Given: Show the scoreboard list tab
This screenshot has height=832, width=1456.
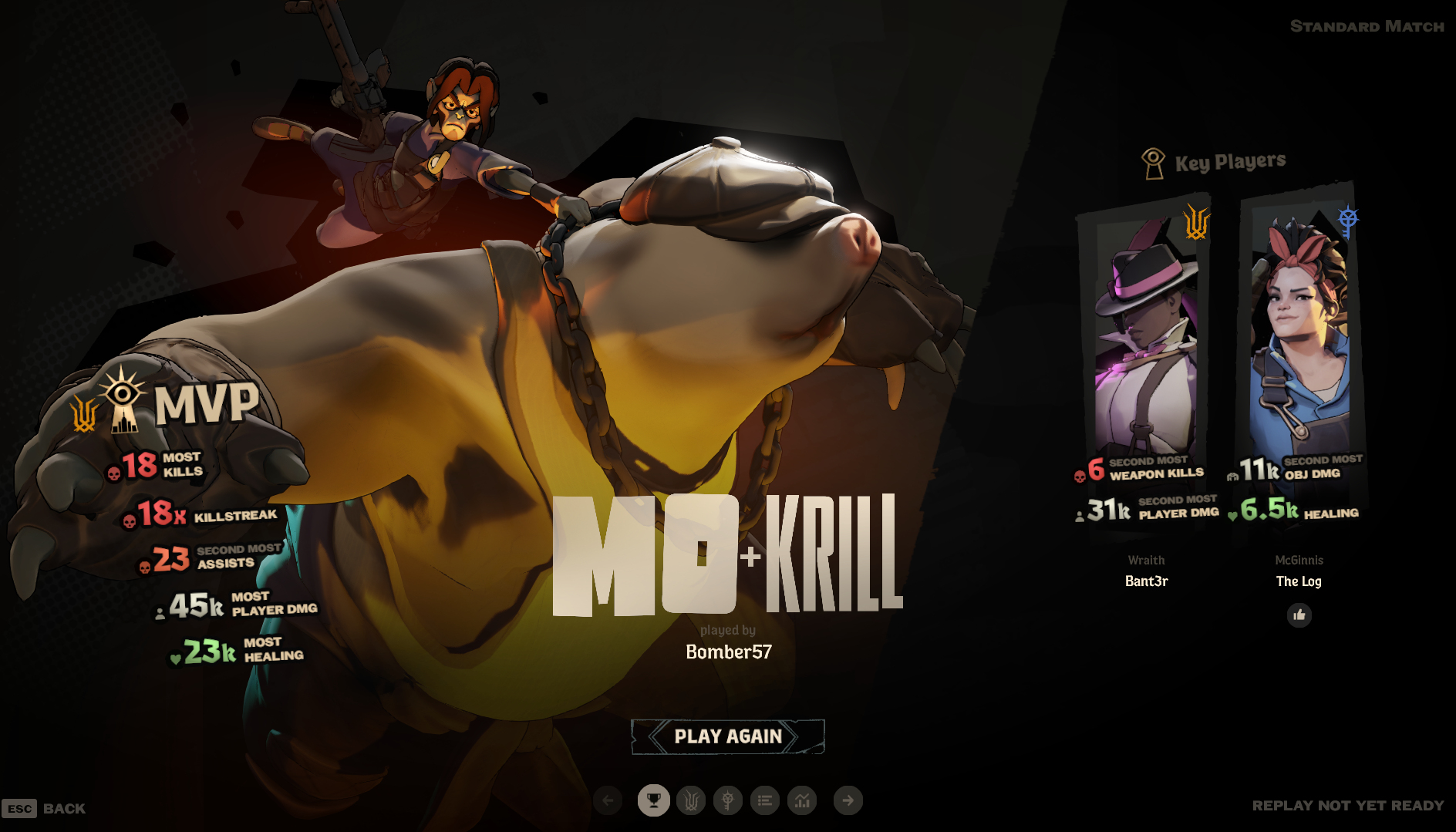Looking at the screenshot, I should tap(765, 800).
